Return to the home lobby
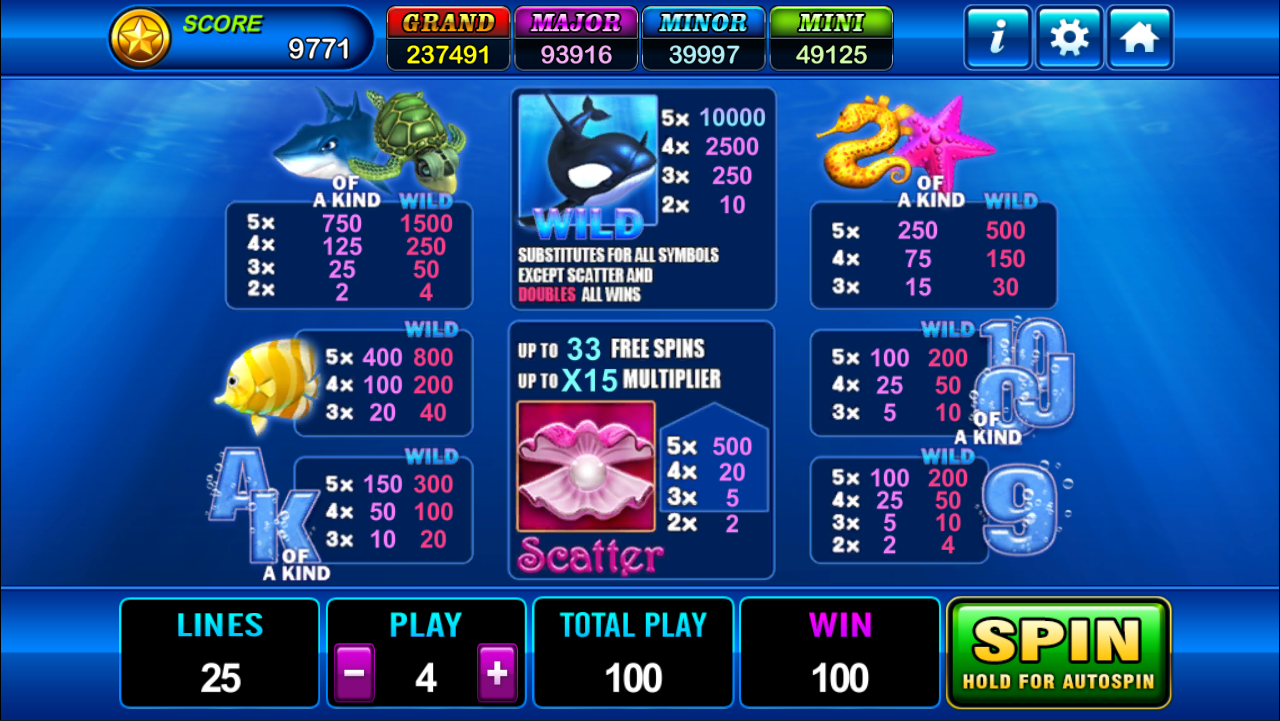The image size is (1280, 721). coord(1140,38)
